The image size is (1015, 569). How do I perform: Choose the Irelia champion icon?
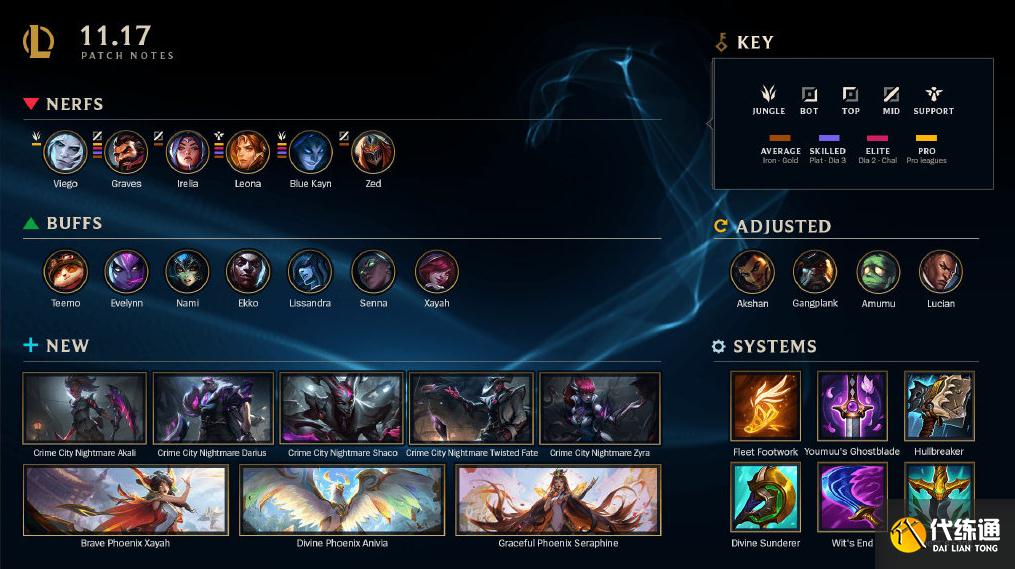tap(188, 153)
